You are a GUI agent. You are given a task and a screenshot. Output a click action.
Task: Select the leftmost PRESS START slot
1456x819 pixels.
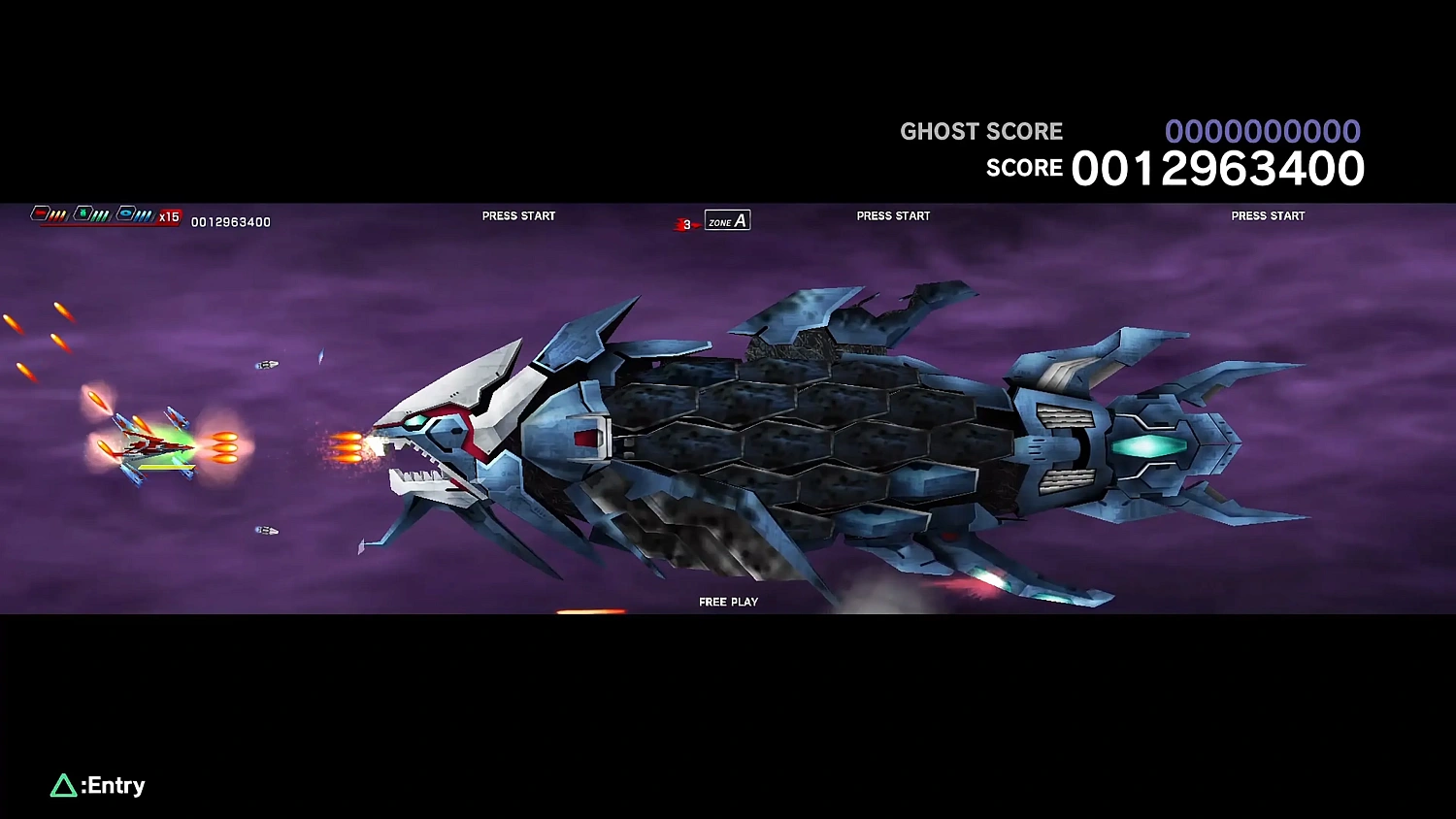pos(518,215)
